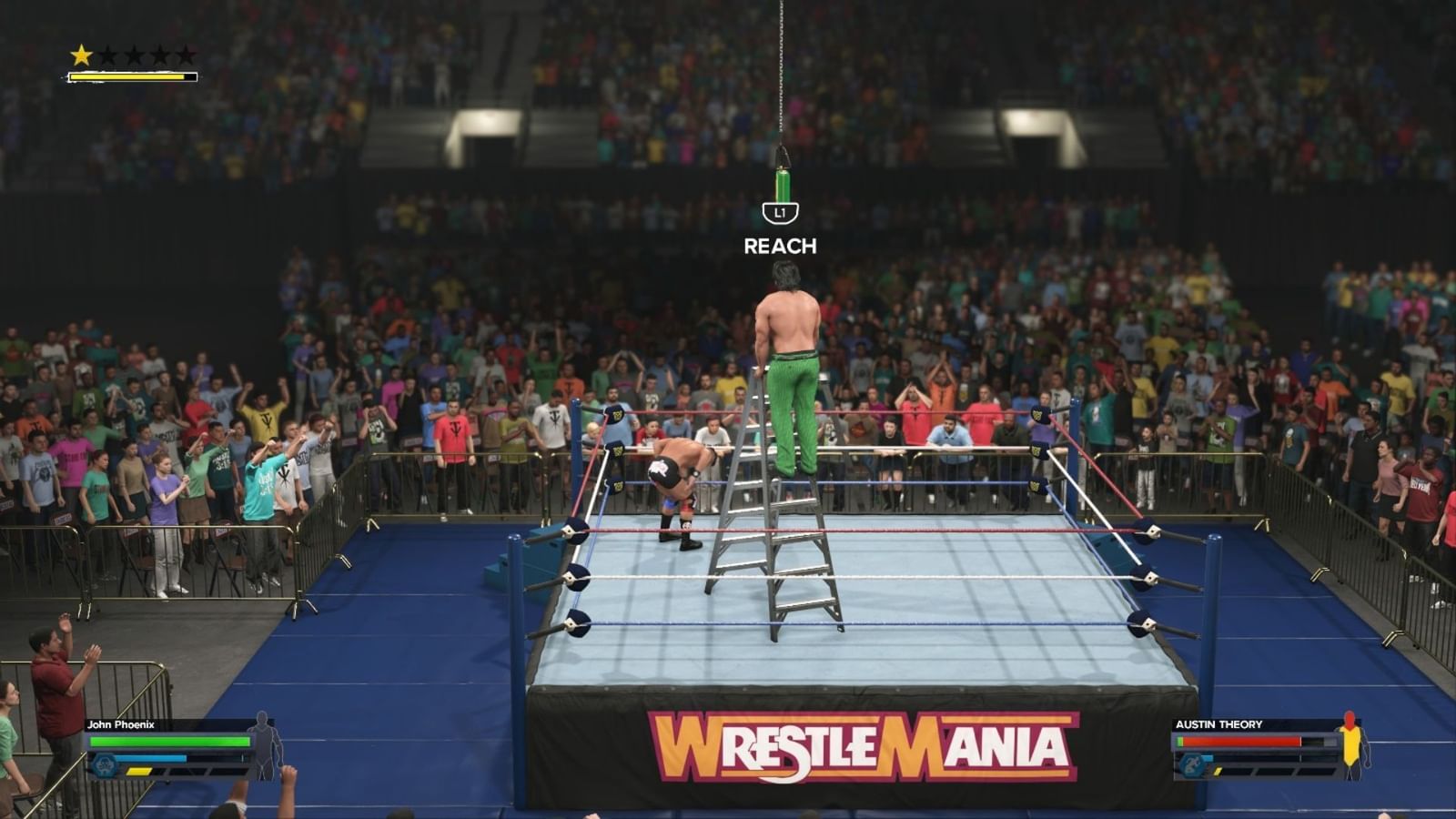Select the L1 button prompt icon
Image resolution: width=1456 pixels, height=819 pixels.
[x=779, y=212]
